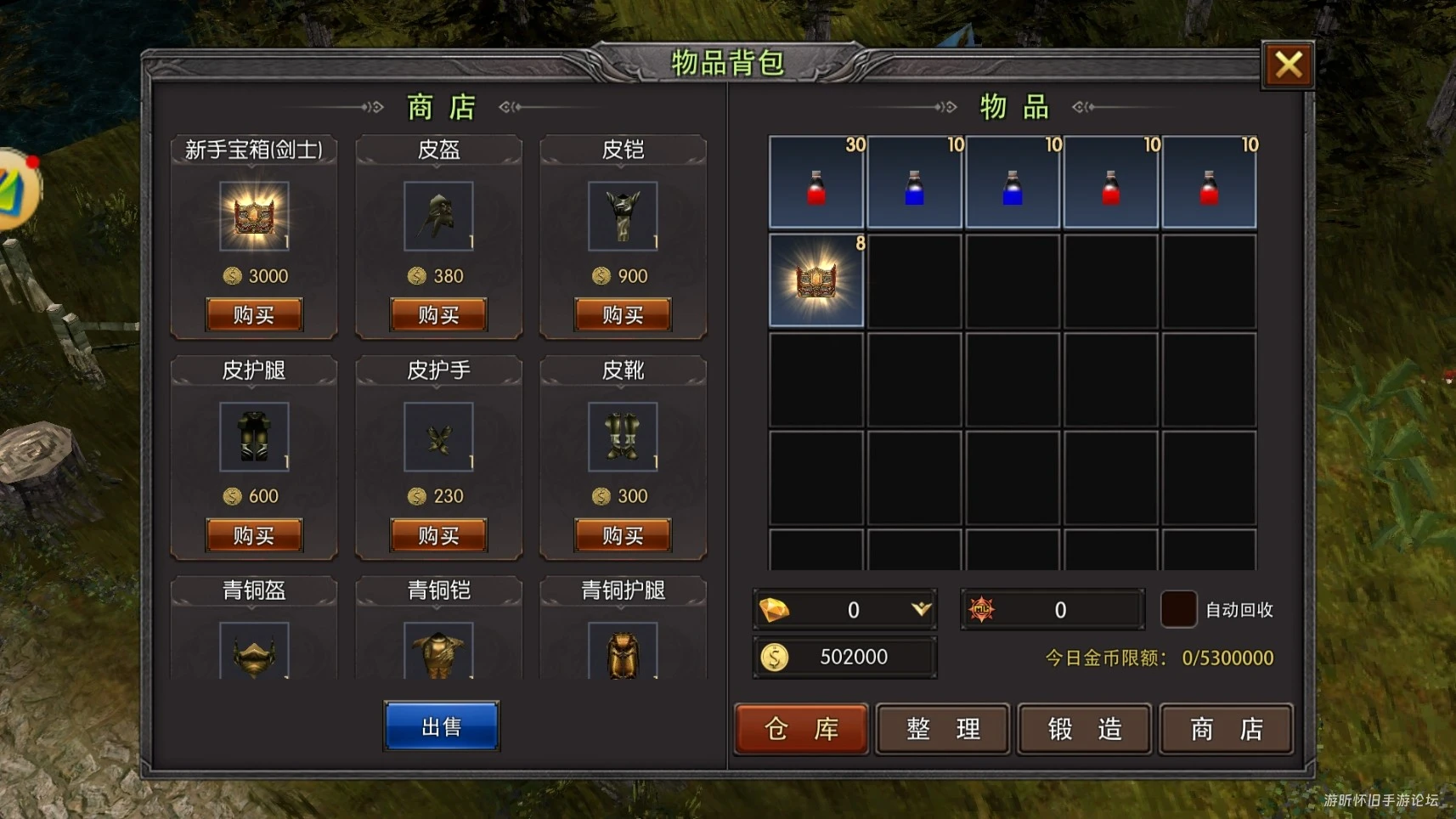Select the 皮靴 boots item image
Screen dimensions: 1456x819
622,438
